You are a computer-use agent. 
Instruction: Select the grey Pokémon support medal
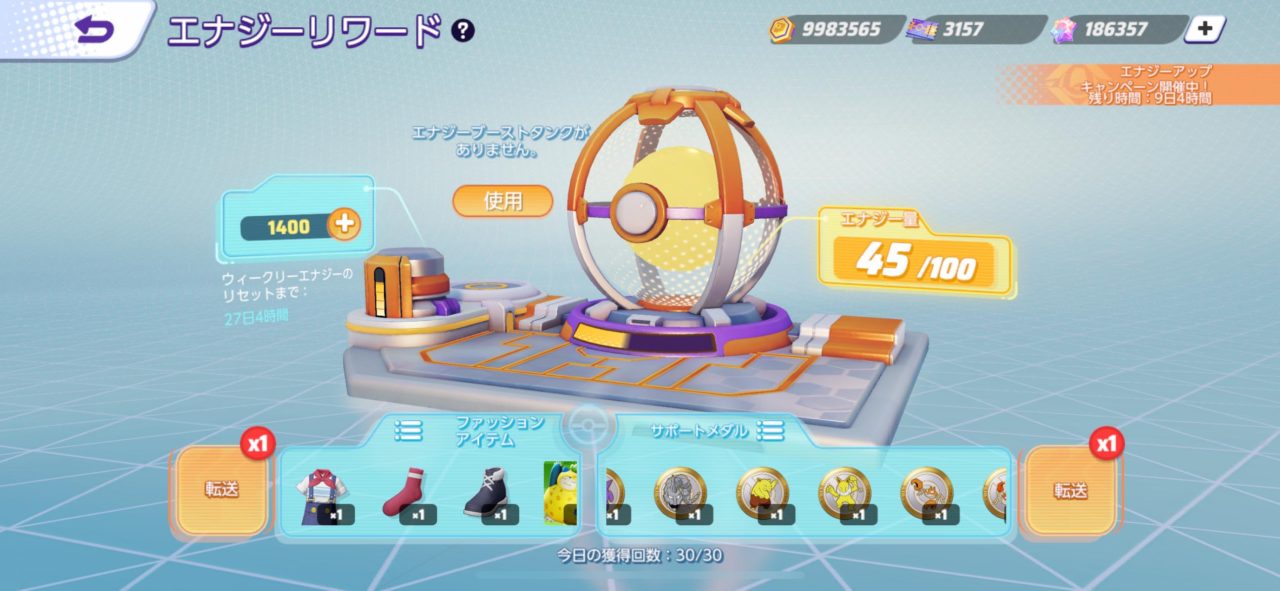pos(680,494)
